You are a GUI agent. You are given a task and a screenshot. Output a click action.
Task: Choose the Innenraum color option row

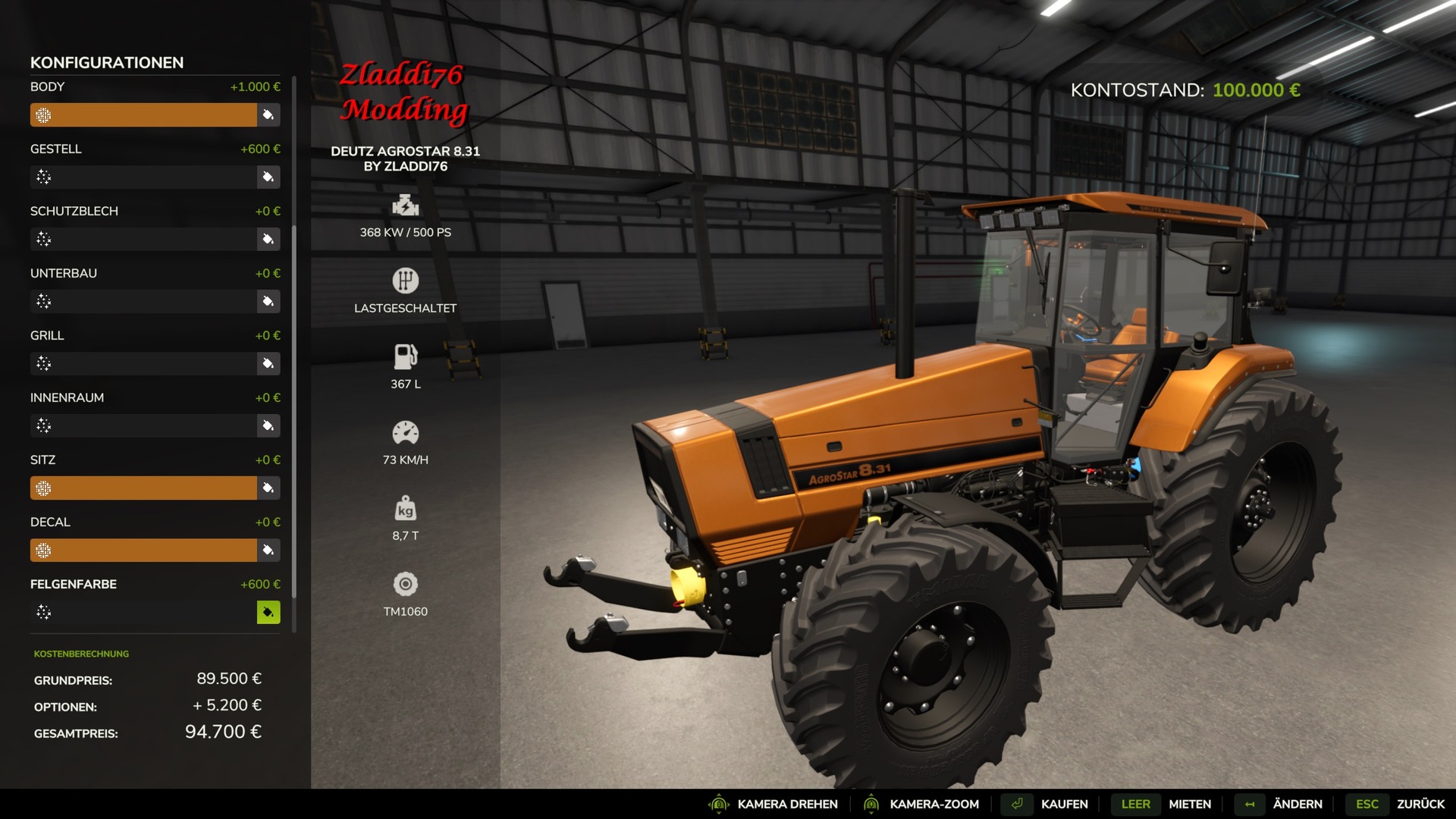pyautogui.click(x=143, y=426)
